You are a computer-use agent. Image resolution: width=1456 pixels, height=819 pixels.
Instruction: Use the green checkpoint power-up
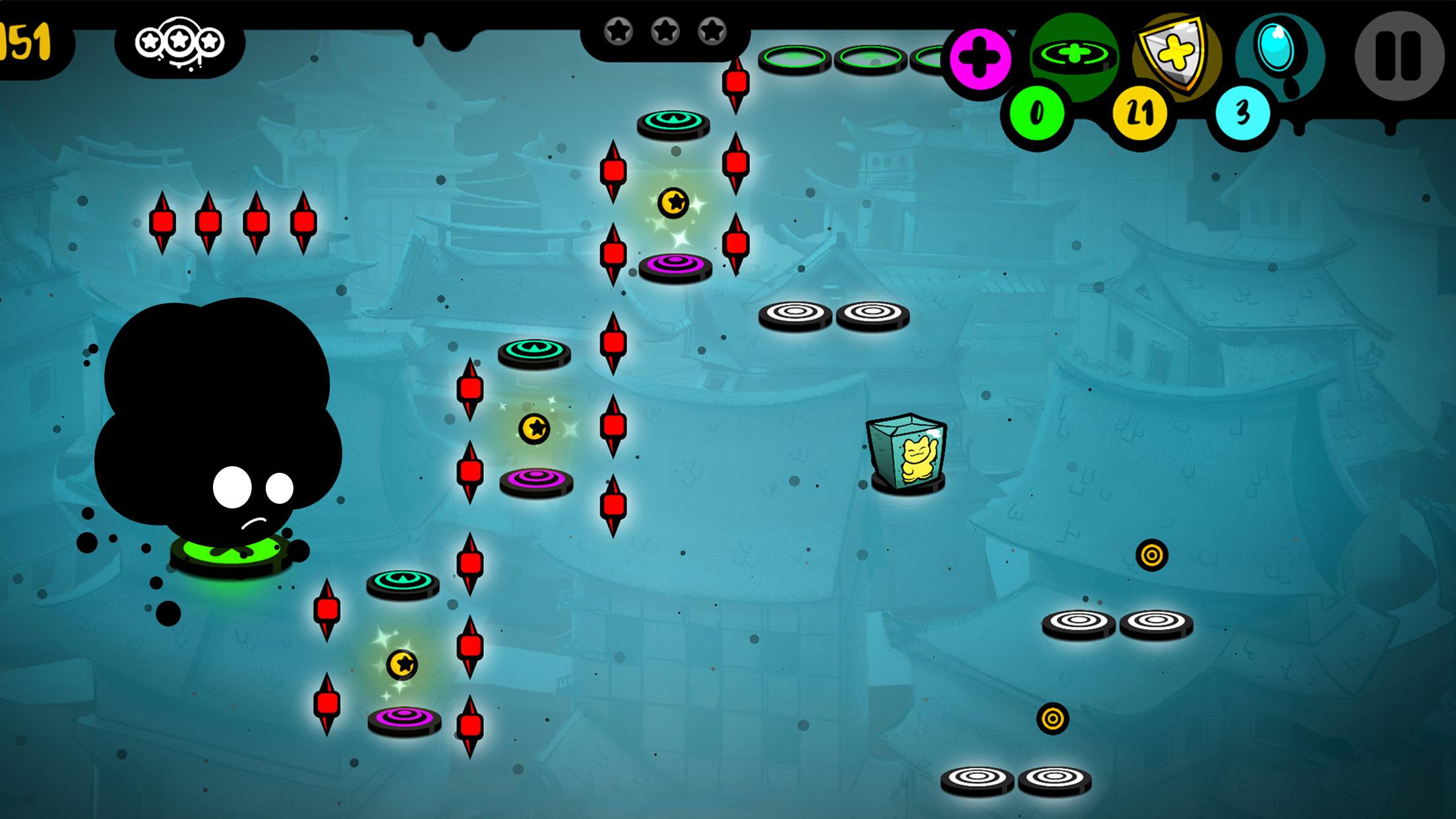[x=1074, y=55]
